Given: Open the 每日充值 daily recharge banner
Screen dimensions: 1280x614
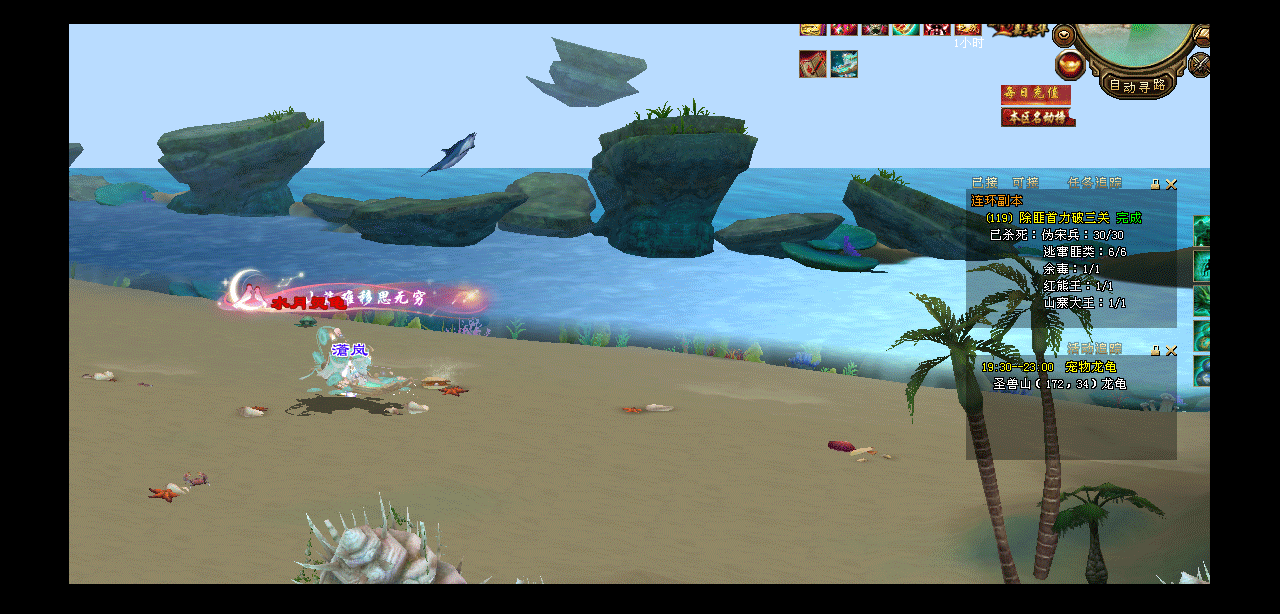Looking at the screenshot, I should coord(1036,94).
